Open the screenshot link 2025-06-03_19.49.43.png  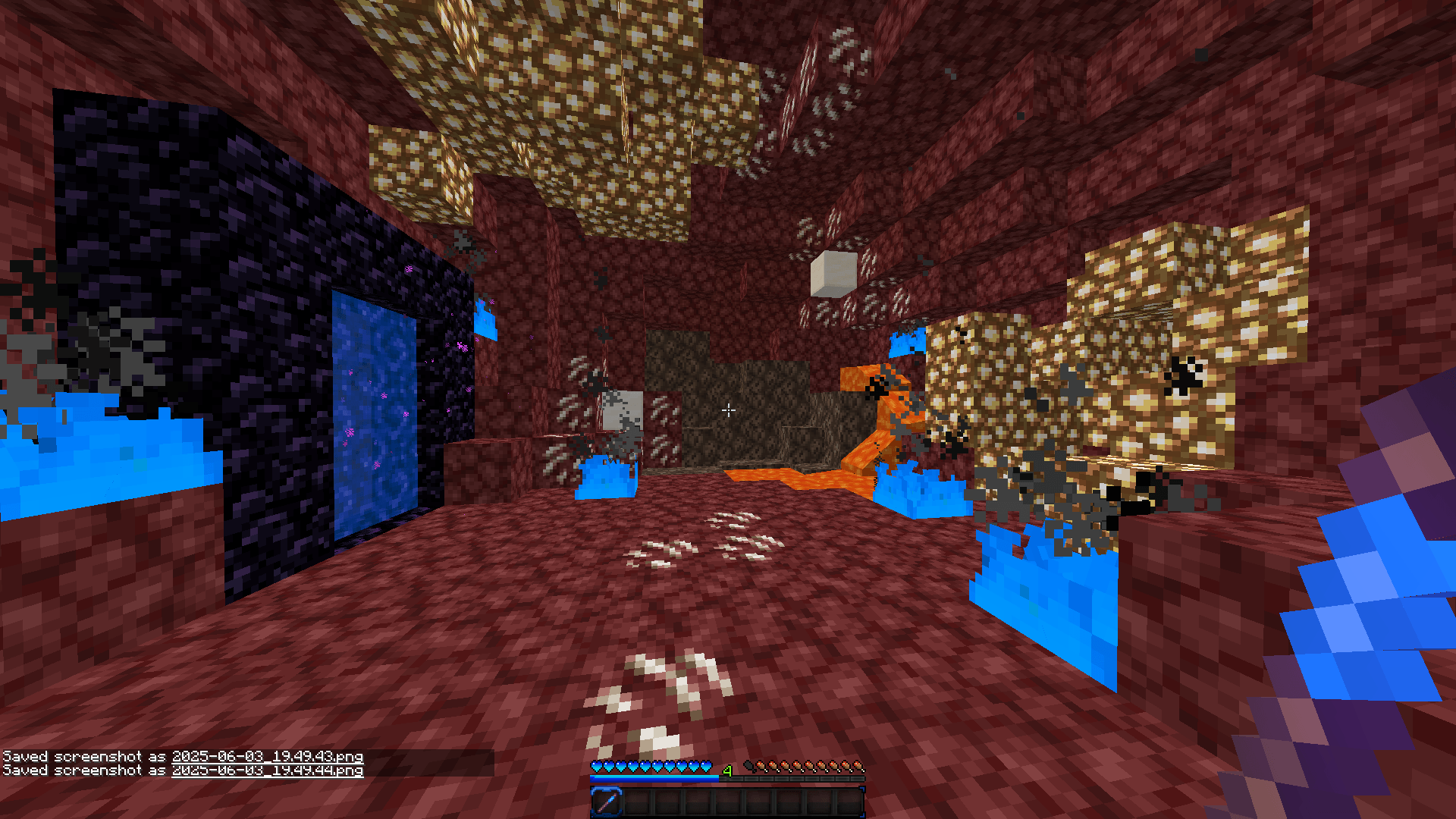click(268, 756)
